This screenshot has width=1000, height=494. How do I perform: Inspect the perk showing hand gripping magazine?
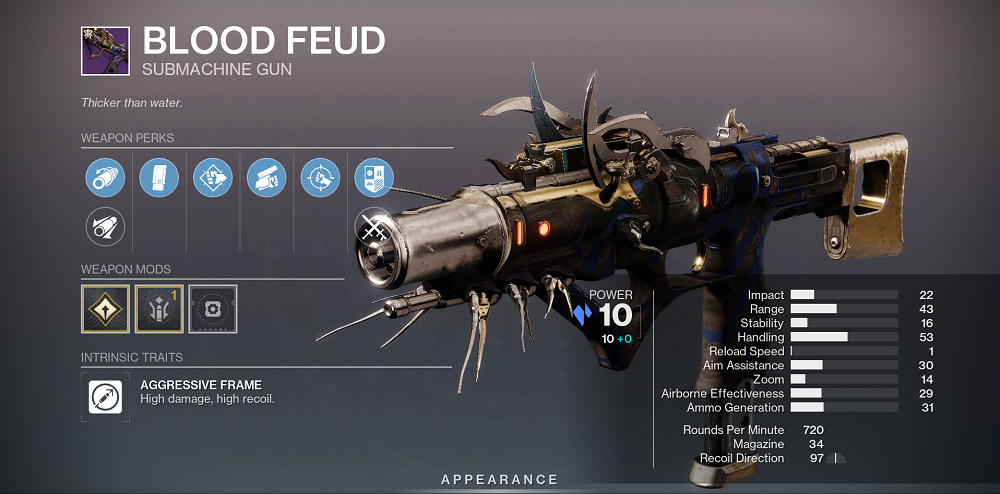pyautogui.click(x=267, y=177)
